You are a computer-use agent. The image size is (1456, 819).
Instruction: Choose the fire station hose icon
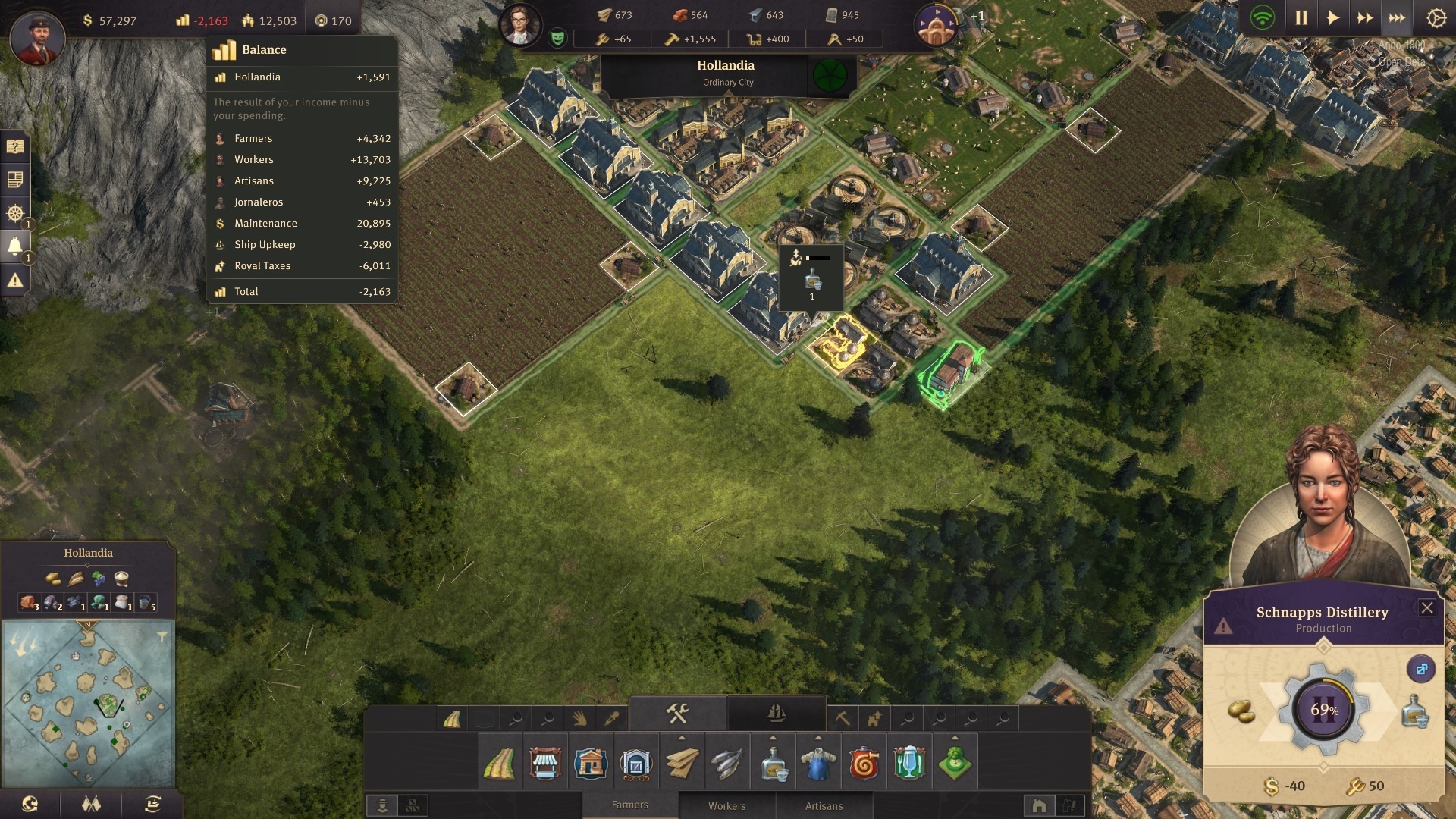click(x=864, y=764)
